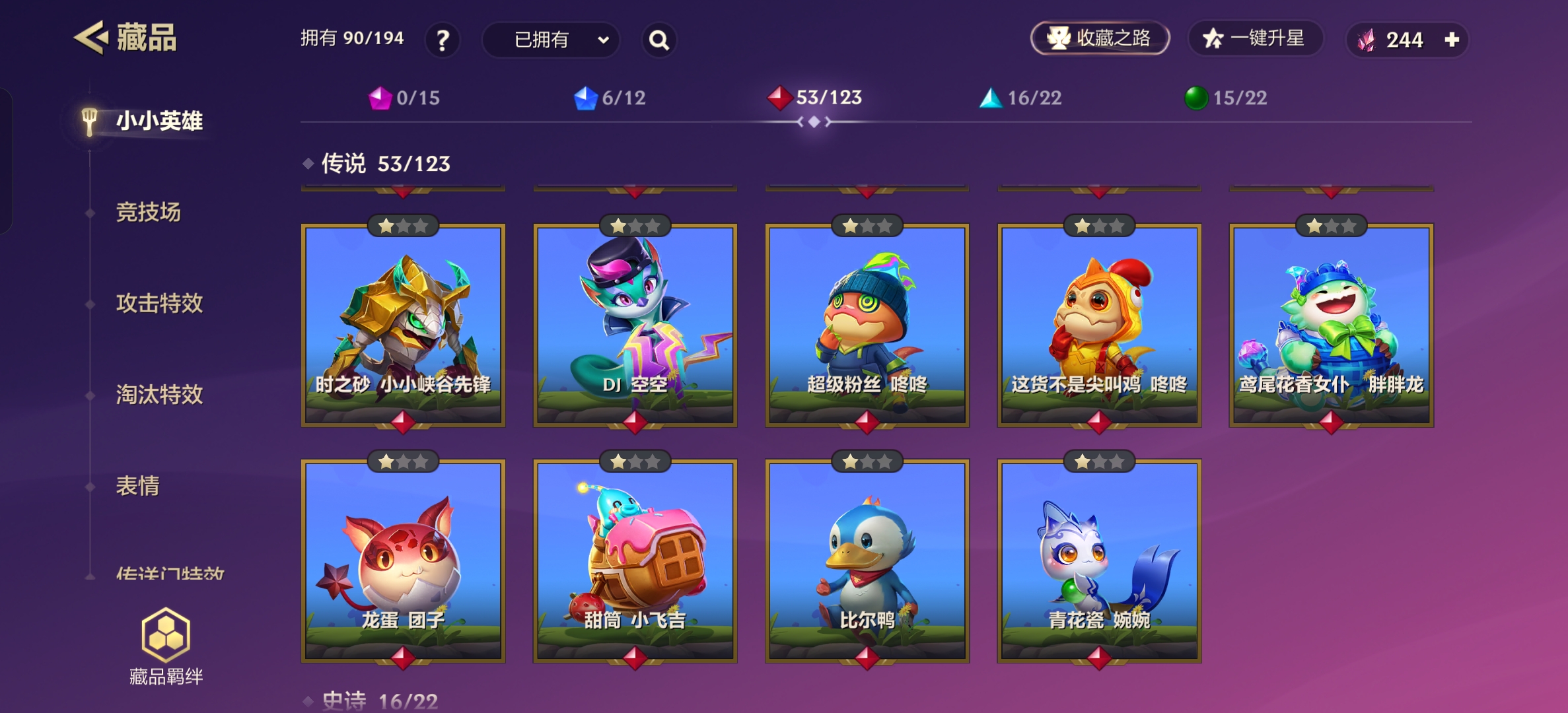The width and height of the screenshot is (1568, 713).
Task: Switch to the cyan triangle 16/22 tab
Action: (1020, 98)
